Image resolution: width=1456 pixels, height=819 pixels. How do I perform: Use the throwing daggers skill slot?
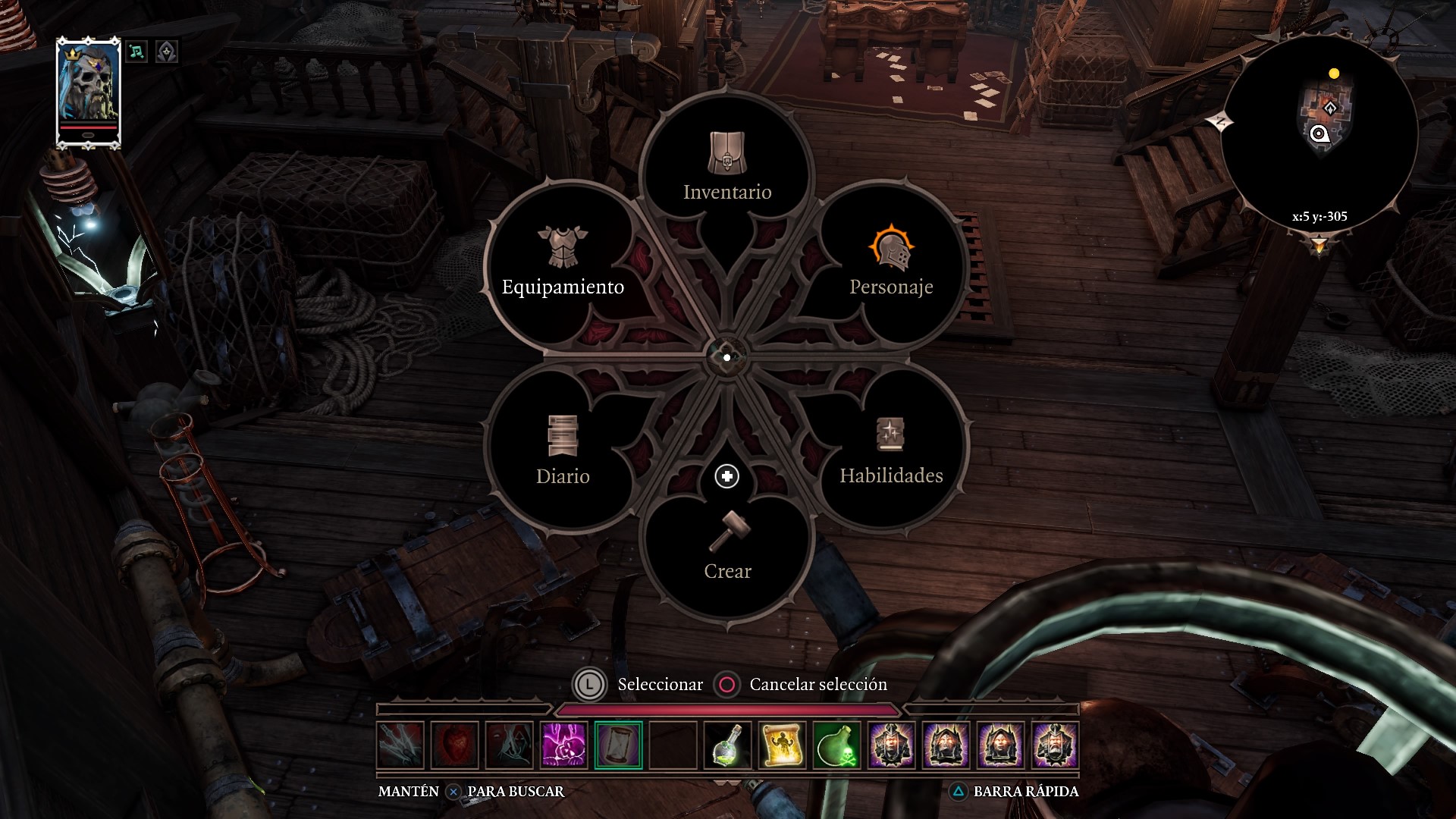pos(400,745)
